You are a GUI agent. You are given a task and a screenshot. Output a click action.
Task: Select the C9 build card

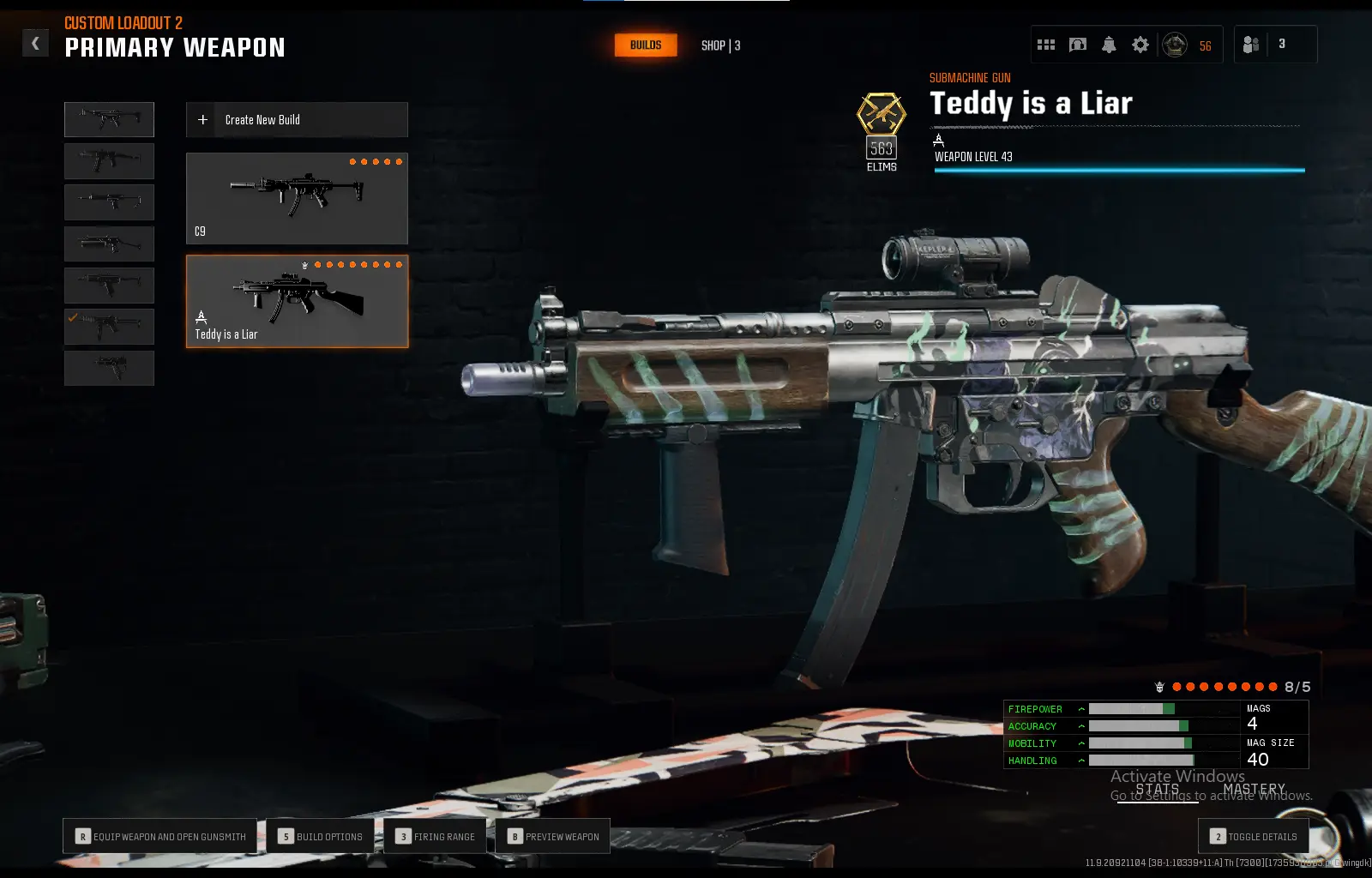pyautogui.click(x=297, y=199)
